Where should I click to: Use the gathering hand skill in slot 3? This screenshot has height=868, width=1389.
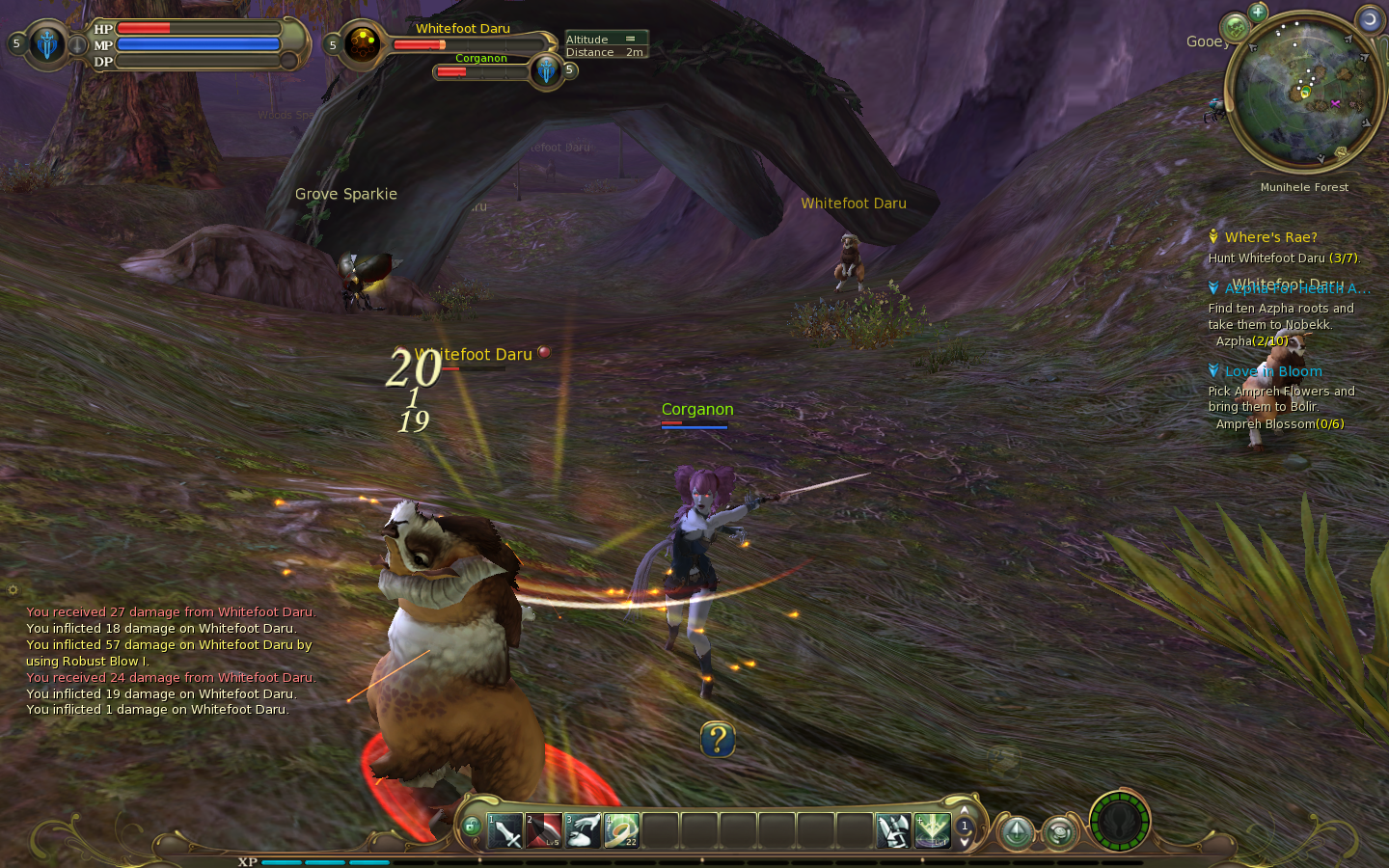(x=583, y=830)
